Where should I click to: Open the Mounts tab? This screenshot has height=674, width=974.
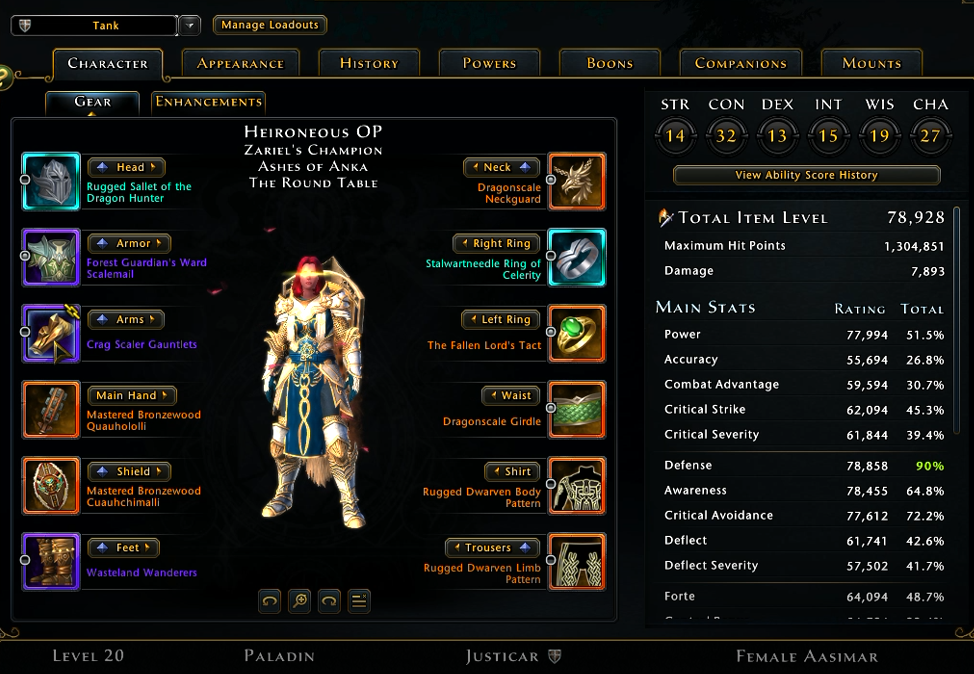point(871,63)
